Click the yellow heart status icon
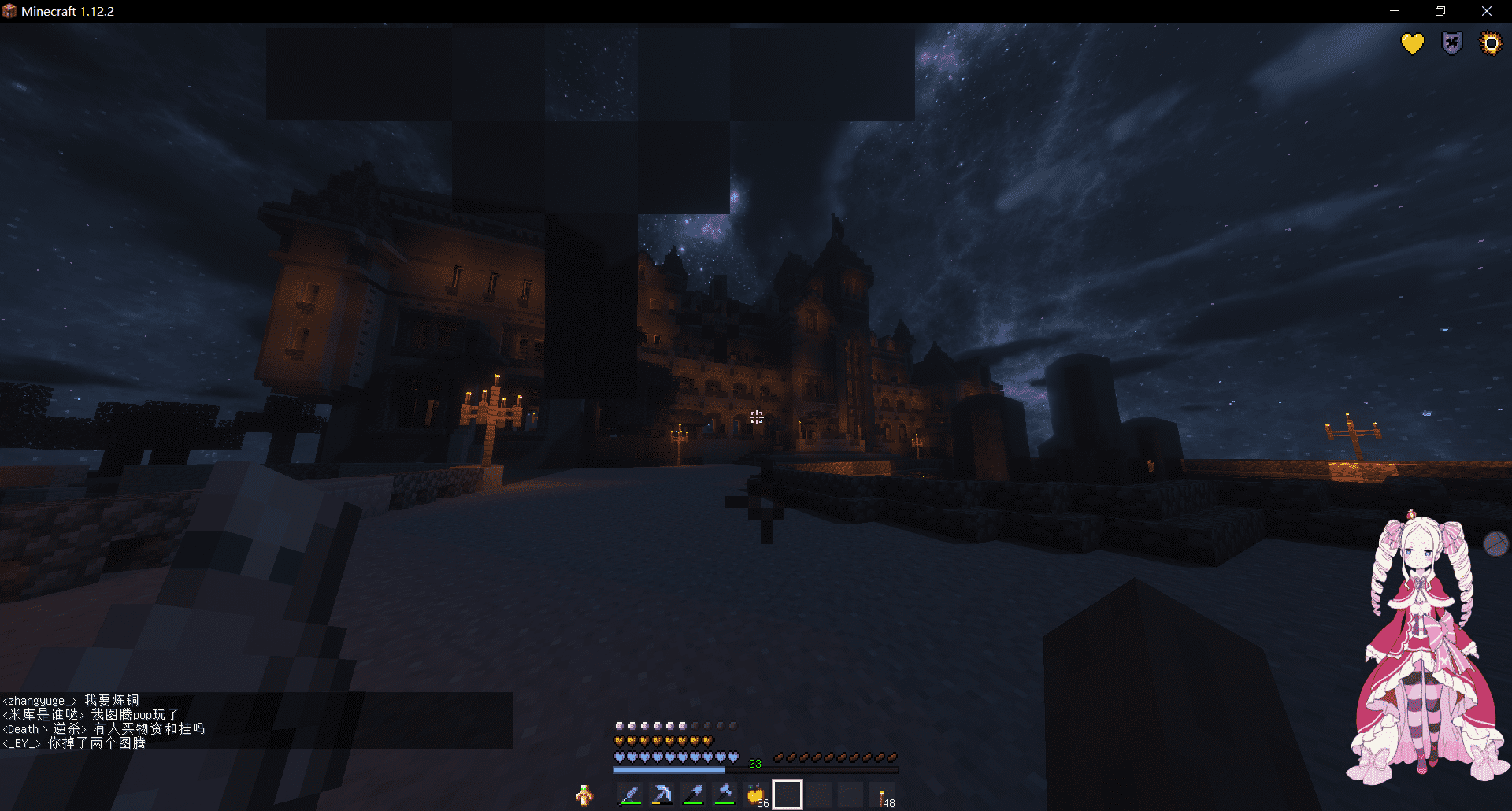This screenshot has width=1512, height=811. click(1413, 43)
